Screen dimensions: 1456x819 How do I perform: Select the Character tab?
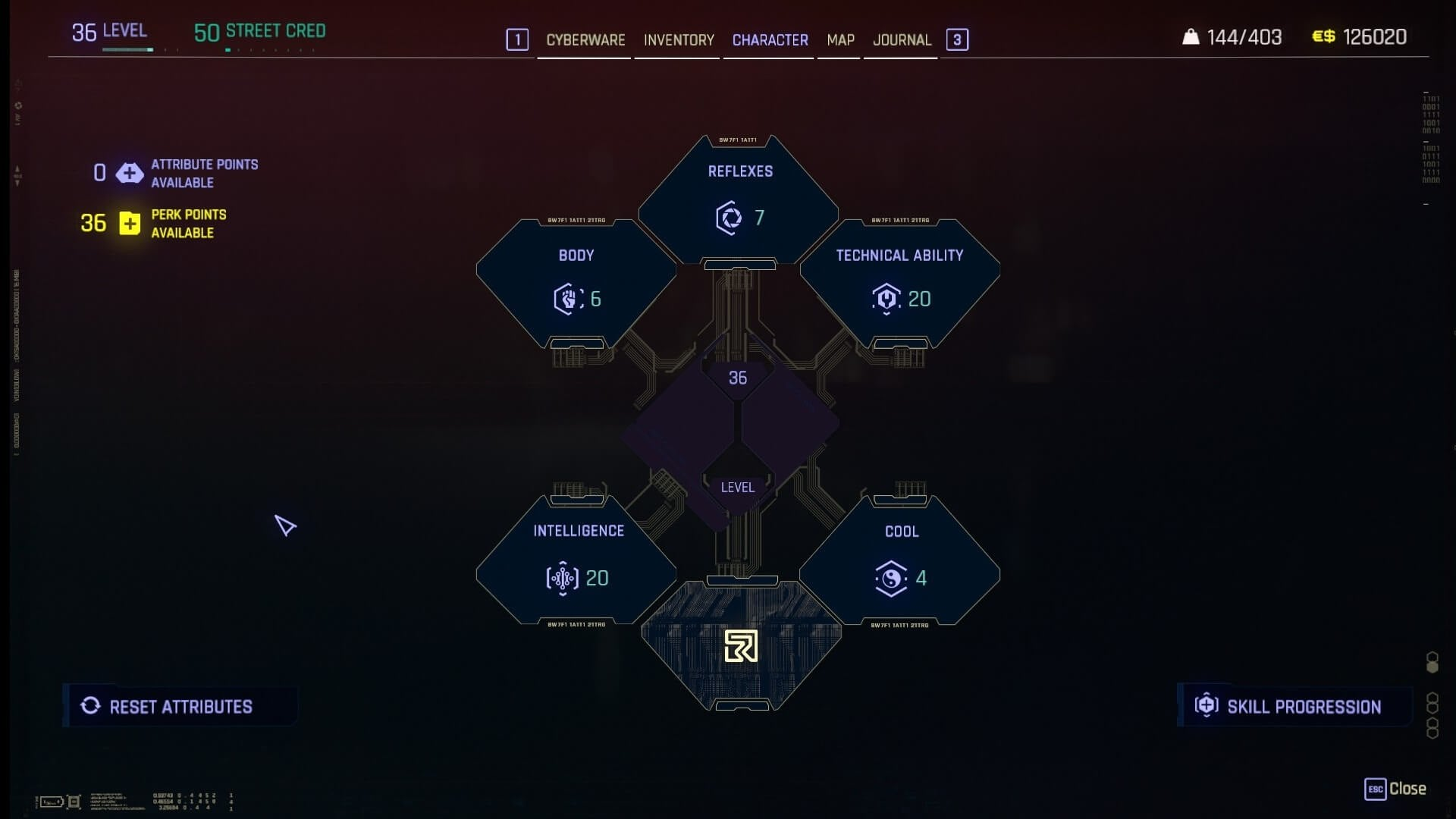pos(770,40)
